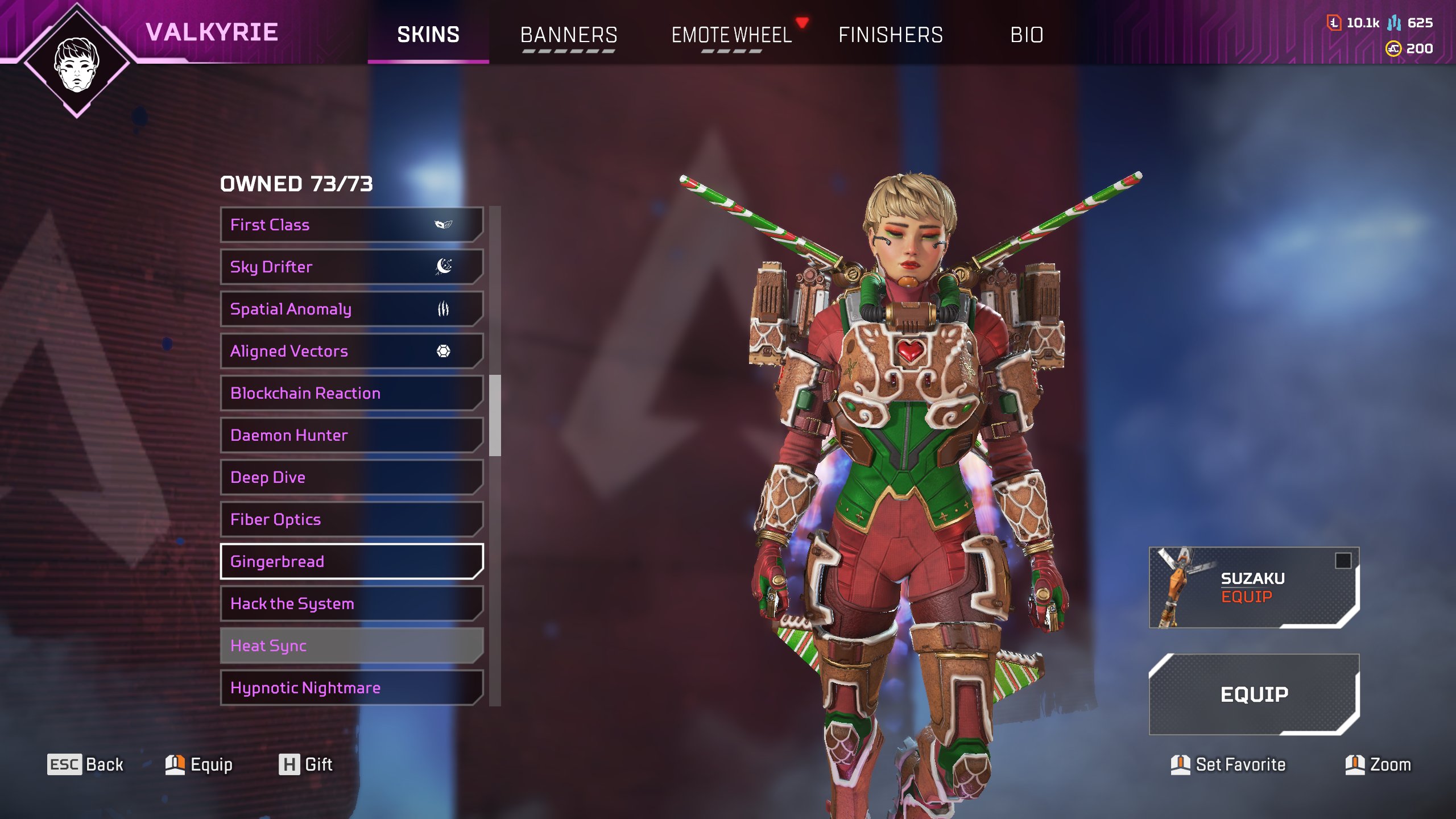
Task: View the Bio tab
Action: point(1027,35)
